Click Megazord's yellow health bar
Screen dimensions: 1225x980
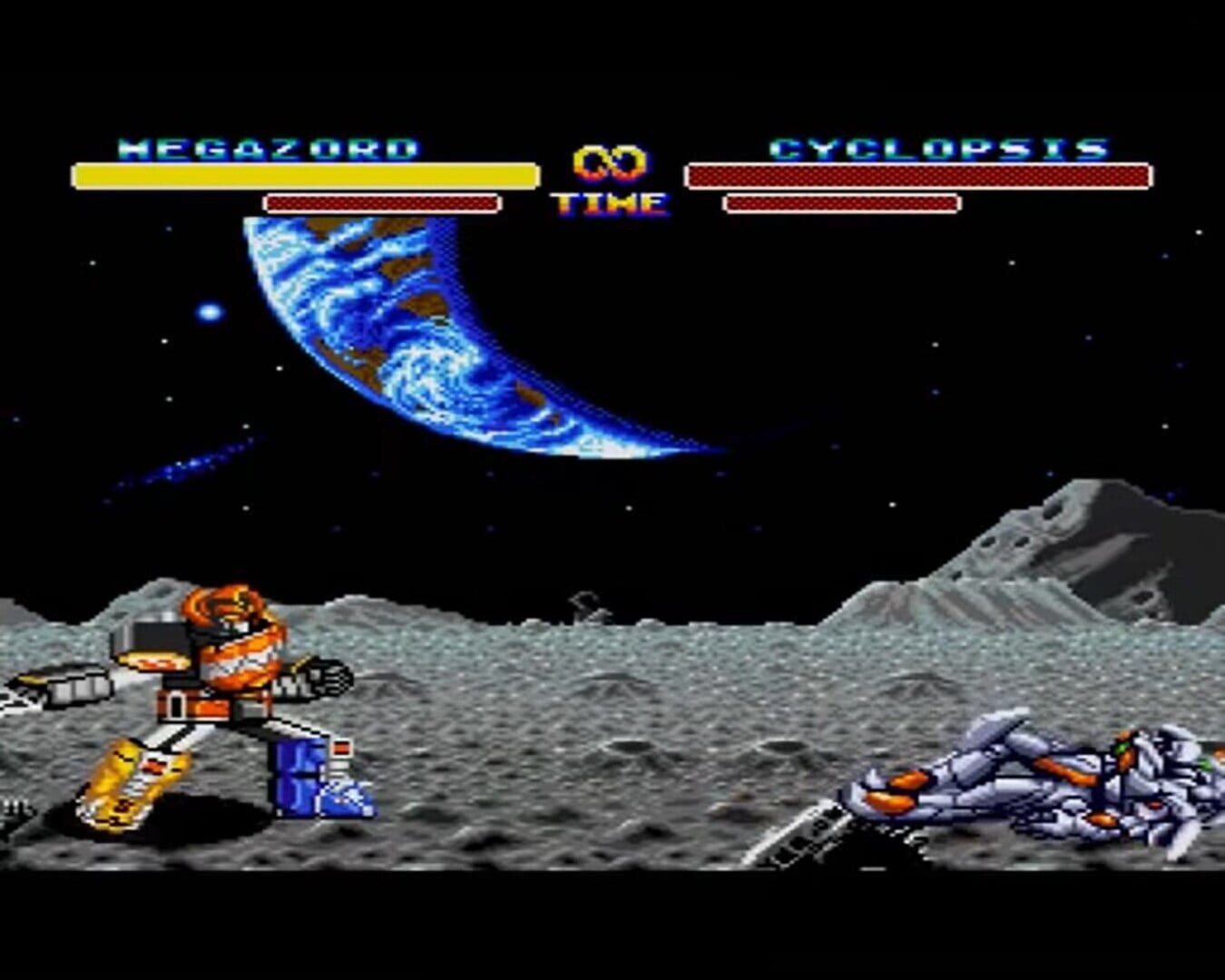(304, 174)
